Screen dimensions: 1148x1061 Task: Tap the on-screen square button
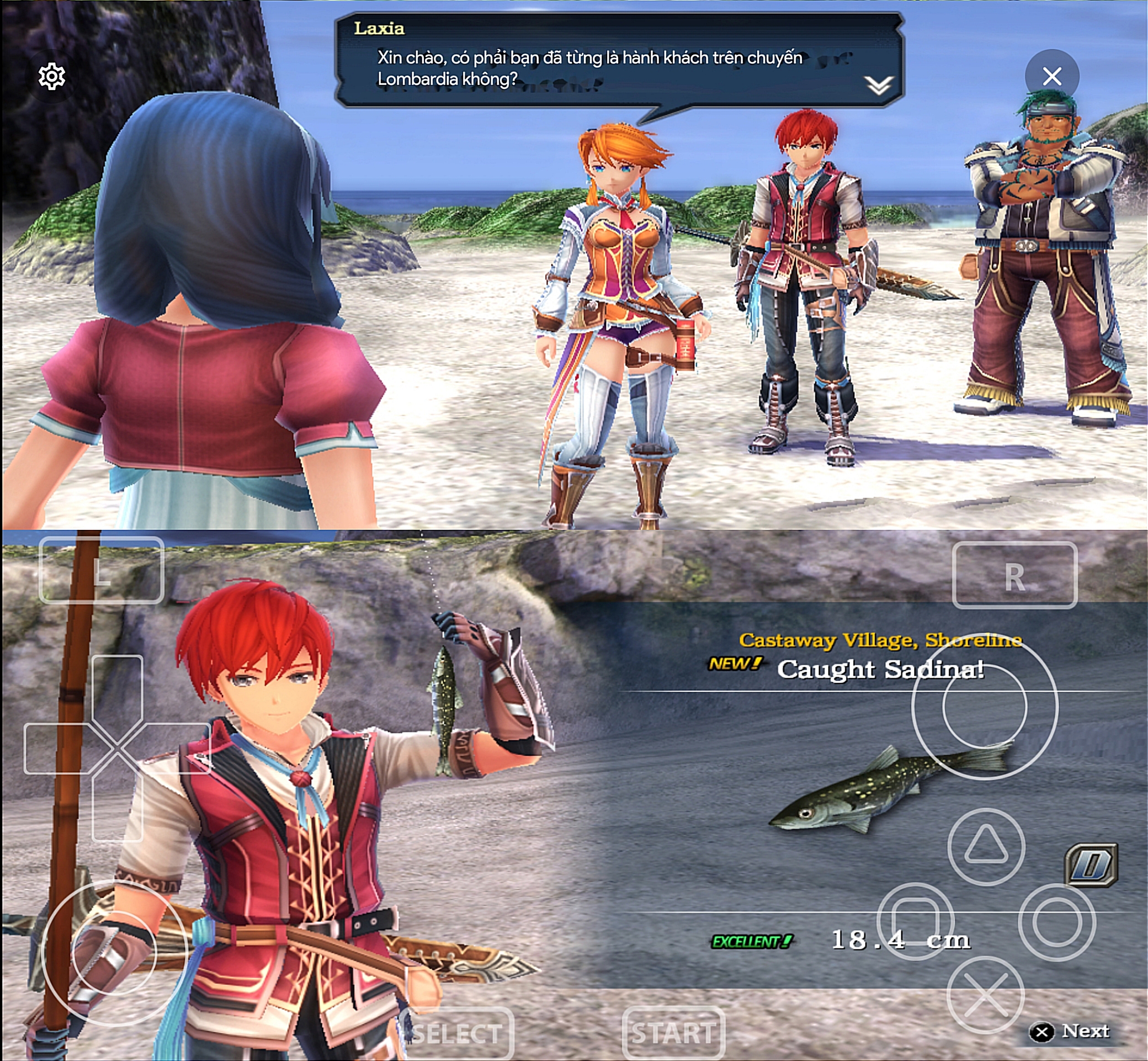916,922
